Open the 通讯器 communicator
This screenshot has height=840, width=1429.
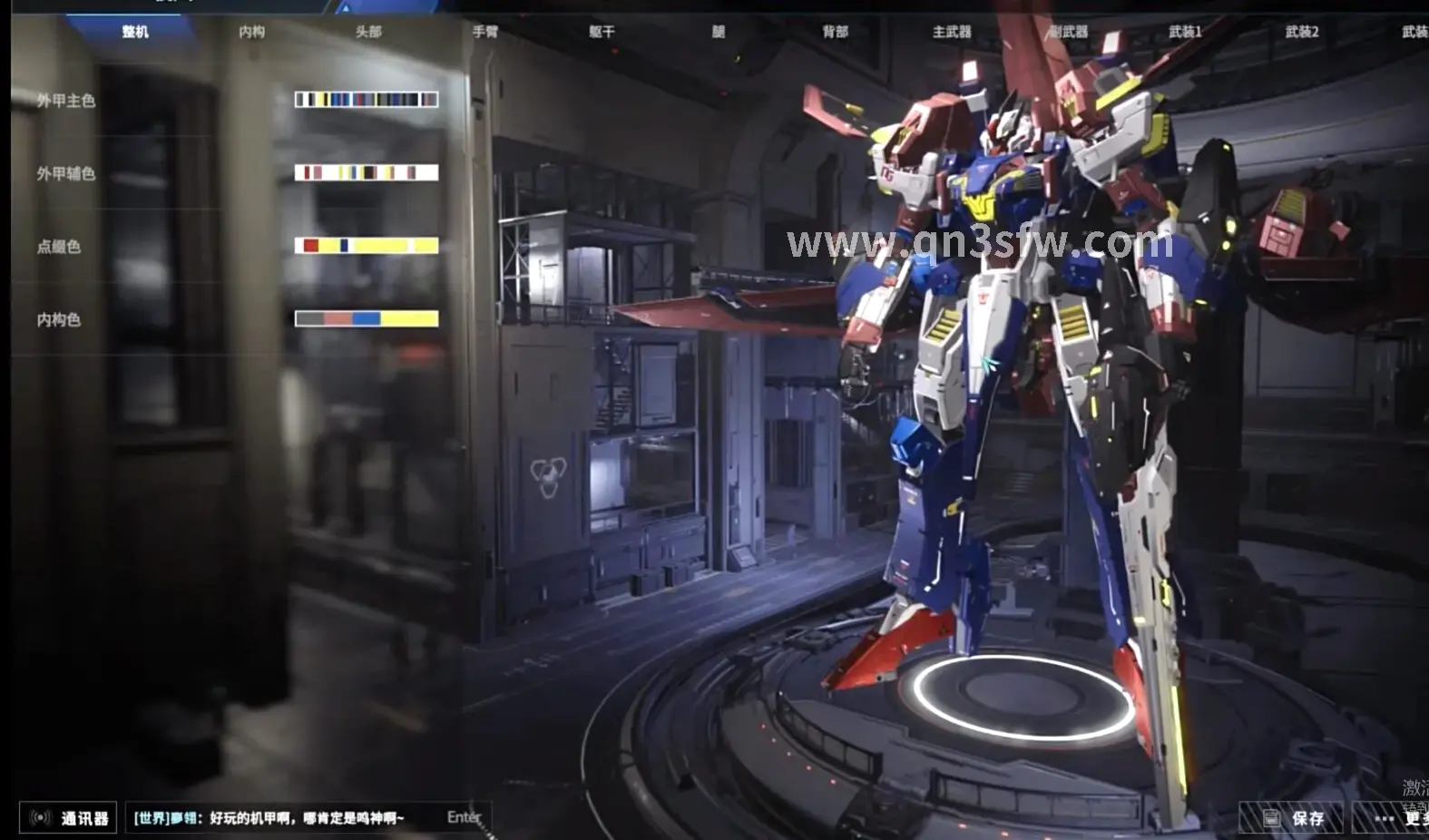pos(69,818)
